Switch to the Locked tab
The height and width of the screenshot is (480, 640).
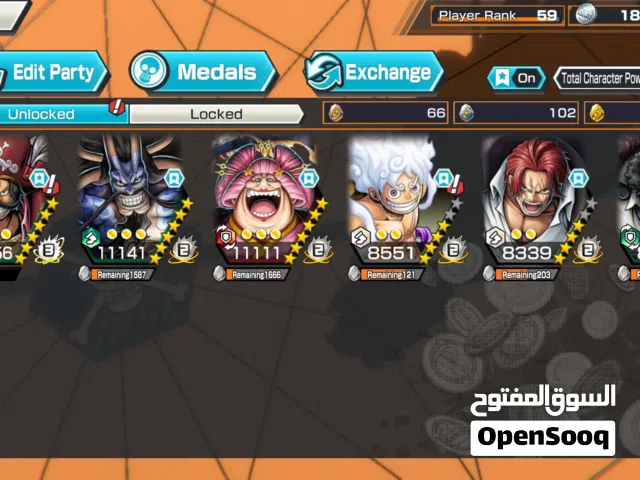point(216,113)
